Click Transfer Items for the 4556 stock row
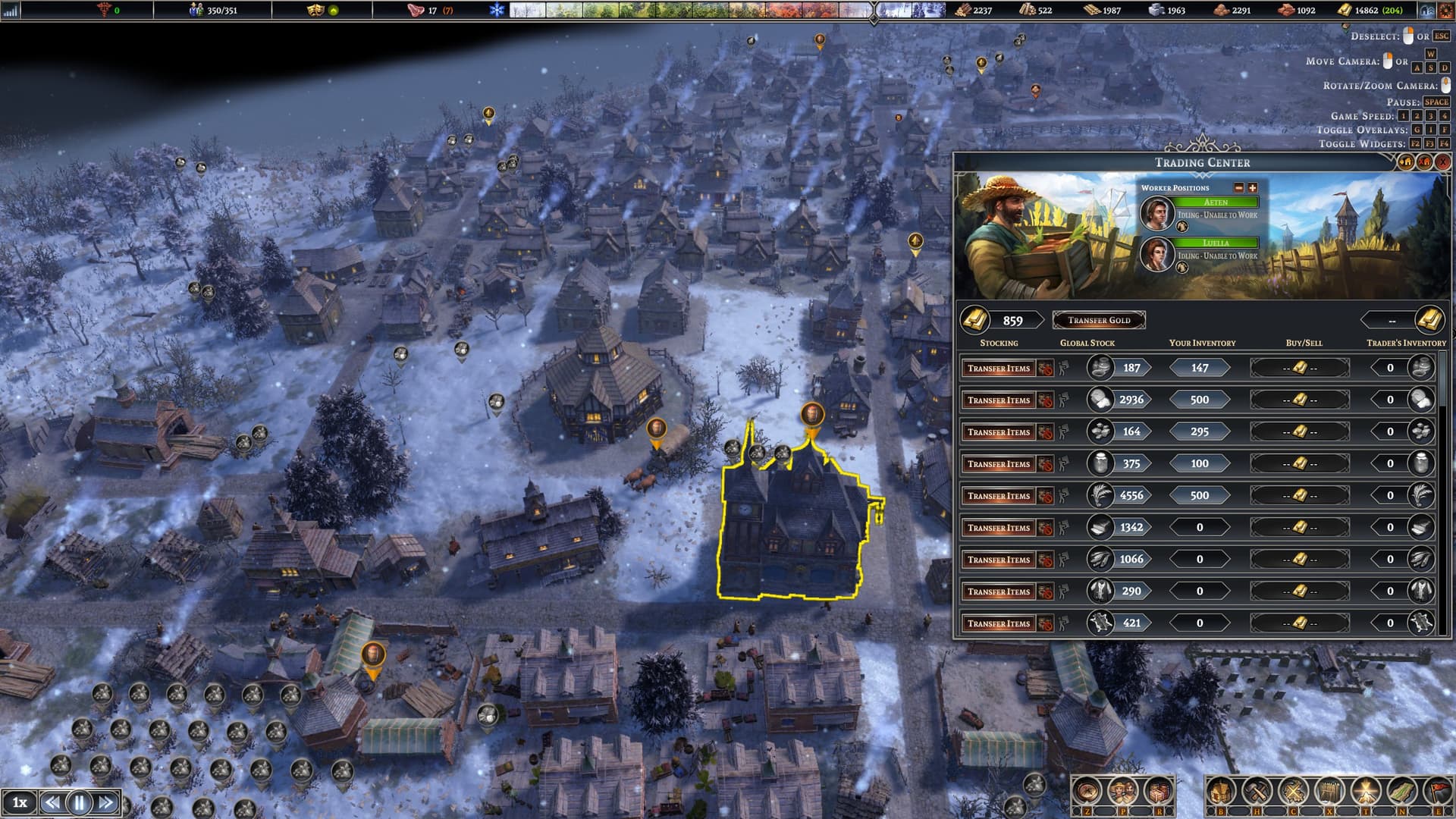Viewport: 1456px width, 819px height. coord(999,495)
